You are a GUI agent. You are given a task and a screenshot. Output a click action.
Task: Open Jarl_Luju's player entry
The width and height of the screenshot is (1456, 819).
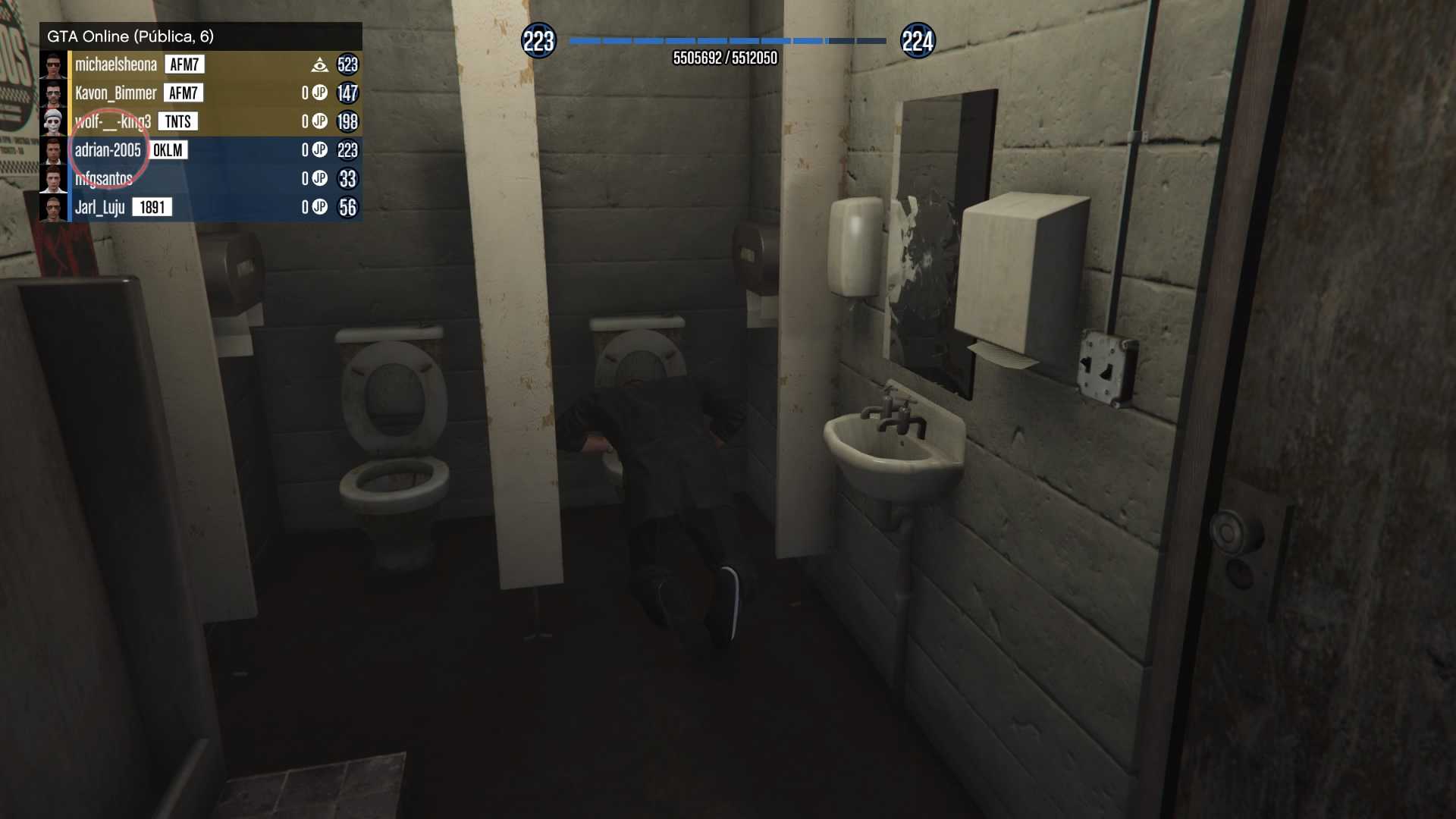point(99,208)
